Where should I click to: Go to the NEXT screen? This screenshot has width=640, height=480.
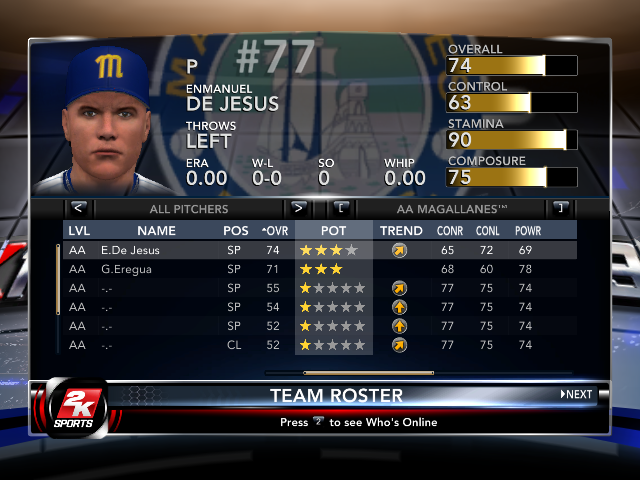[577, 394]
